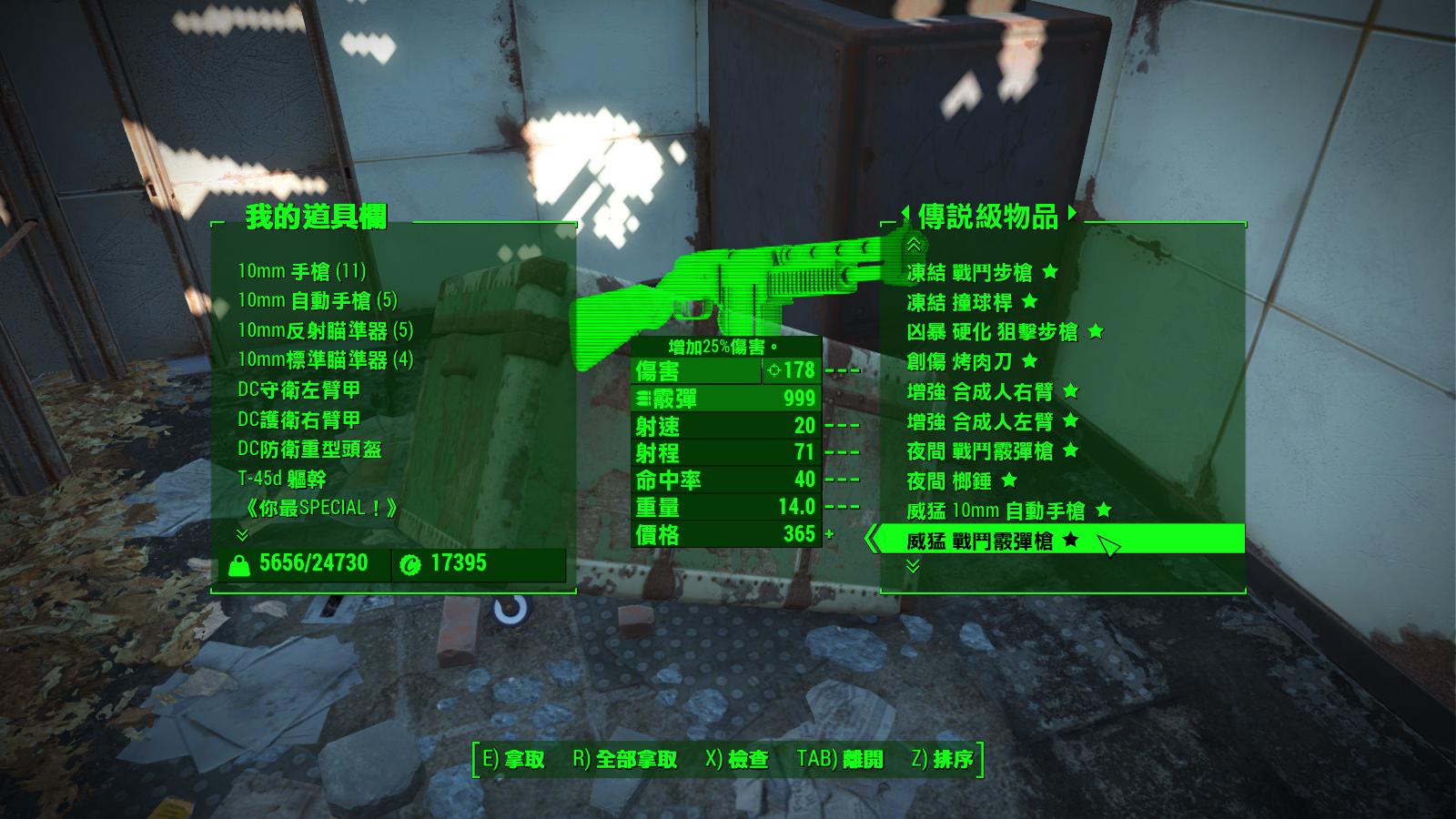Select DC防衛重型頭盔 helmet entry

click(309, 449)
